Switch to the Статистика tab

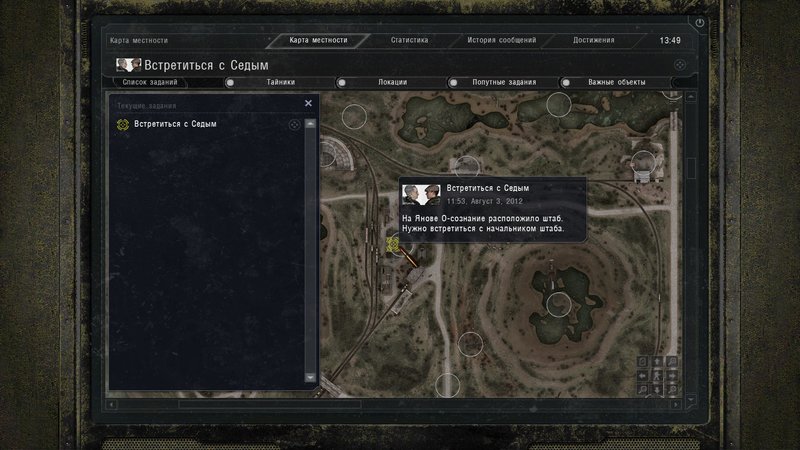click(410, 41)
